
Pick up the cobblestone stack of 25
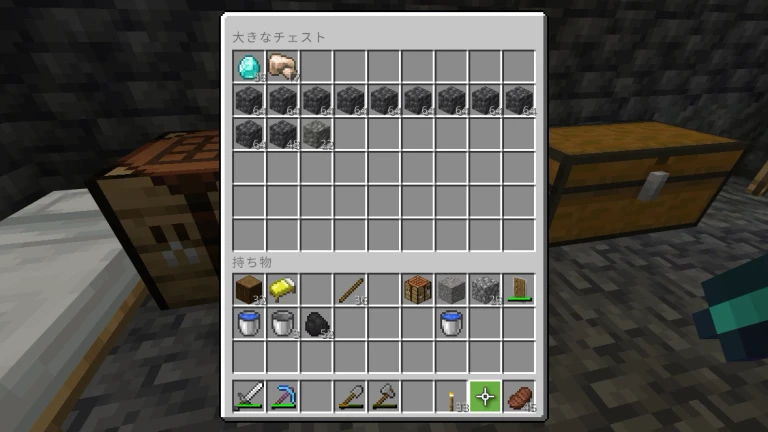click(486, 290)
